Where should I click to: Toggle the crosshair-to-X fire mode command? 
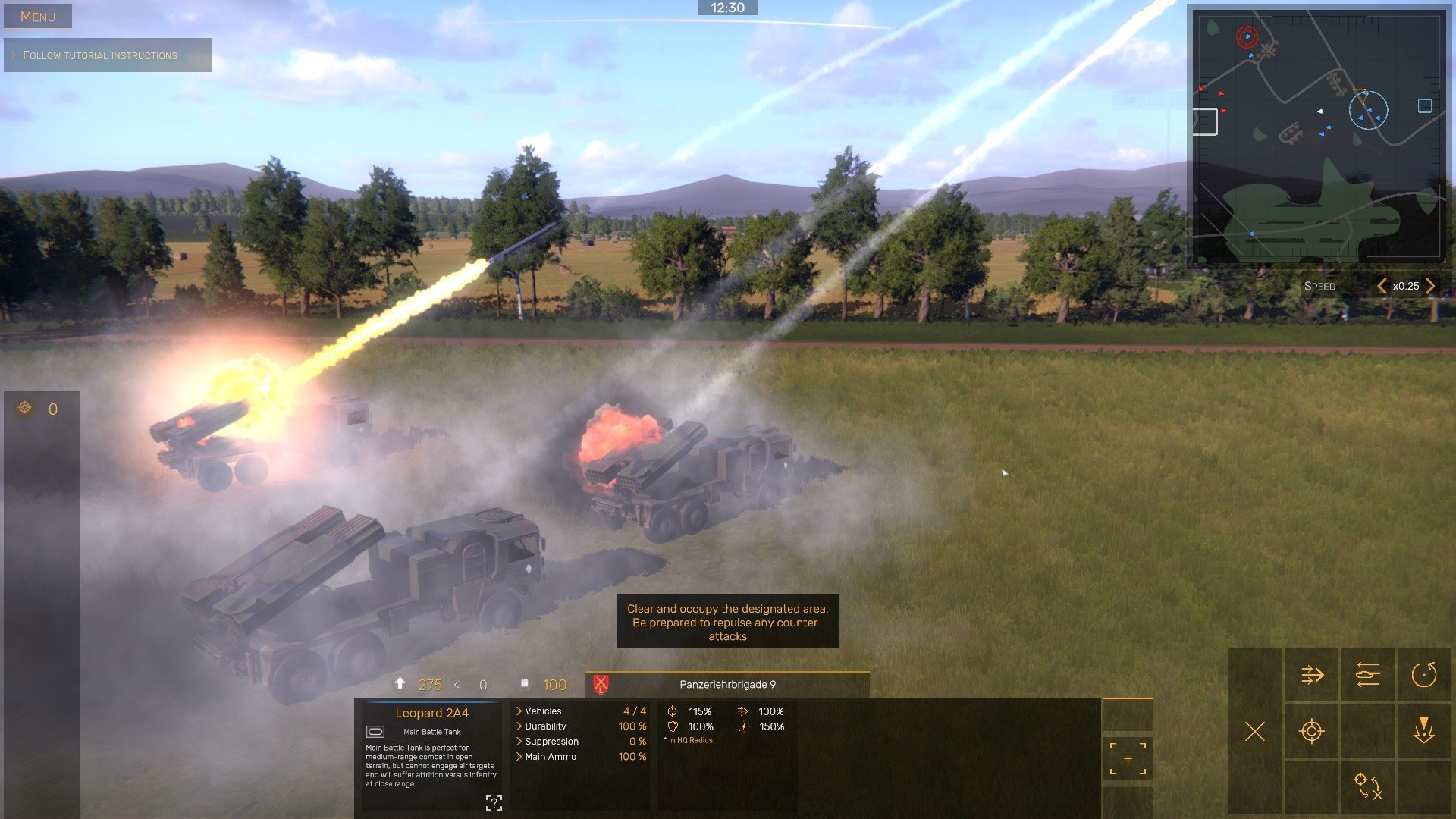(1368, 786)
